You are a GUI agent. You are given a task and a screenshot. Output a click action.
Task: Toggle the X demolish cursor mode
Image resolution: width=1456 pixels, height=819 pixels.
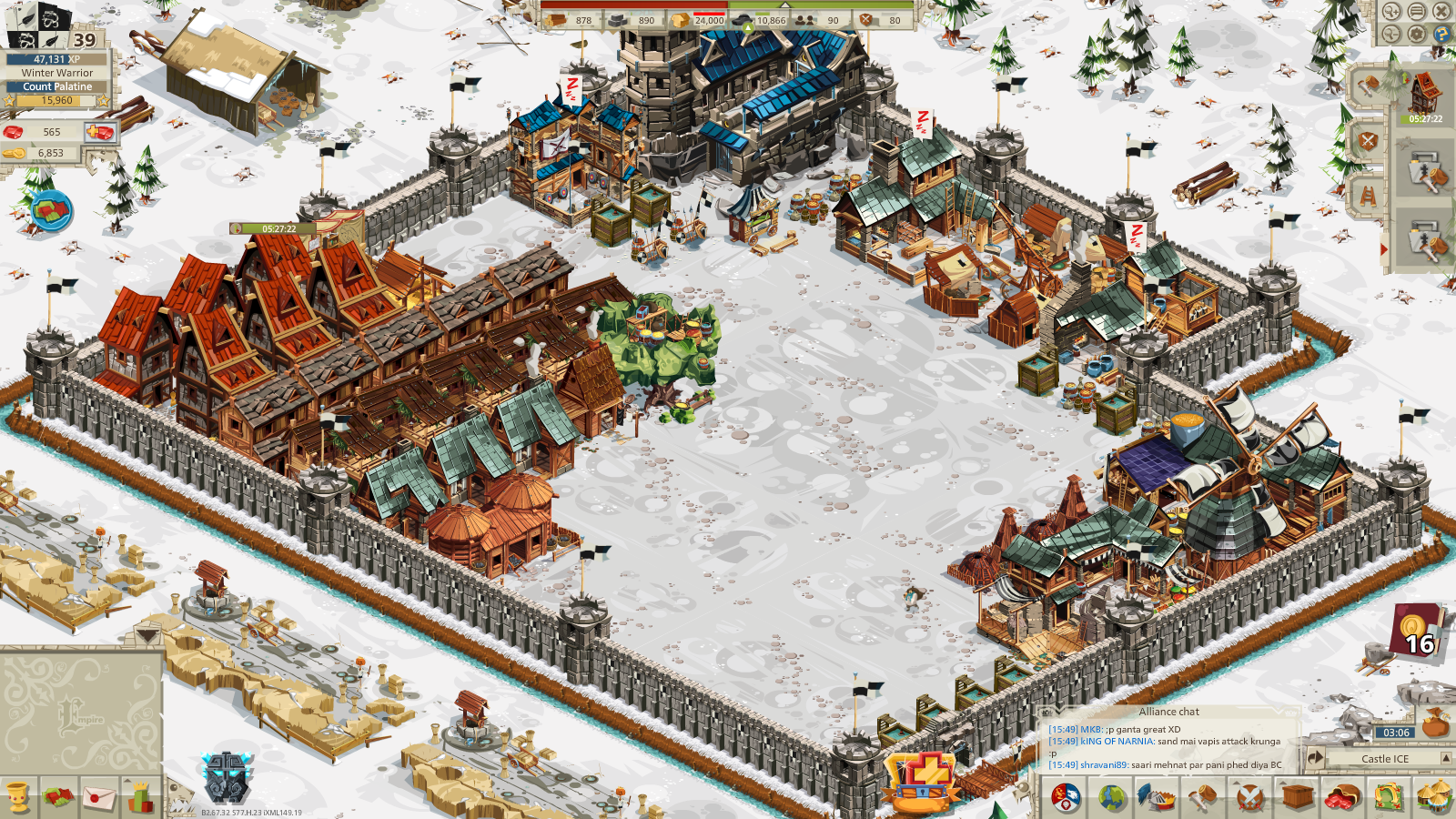pos(1442,10)
